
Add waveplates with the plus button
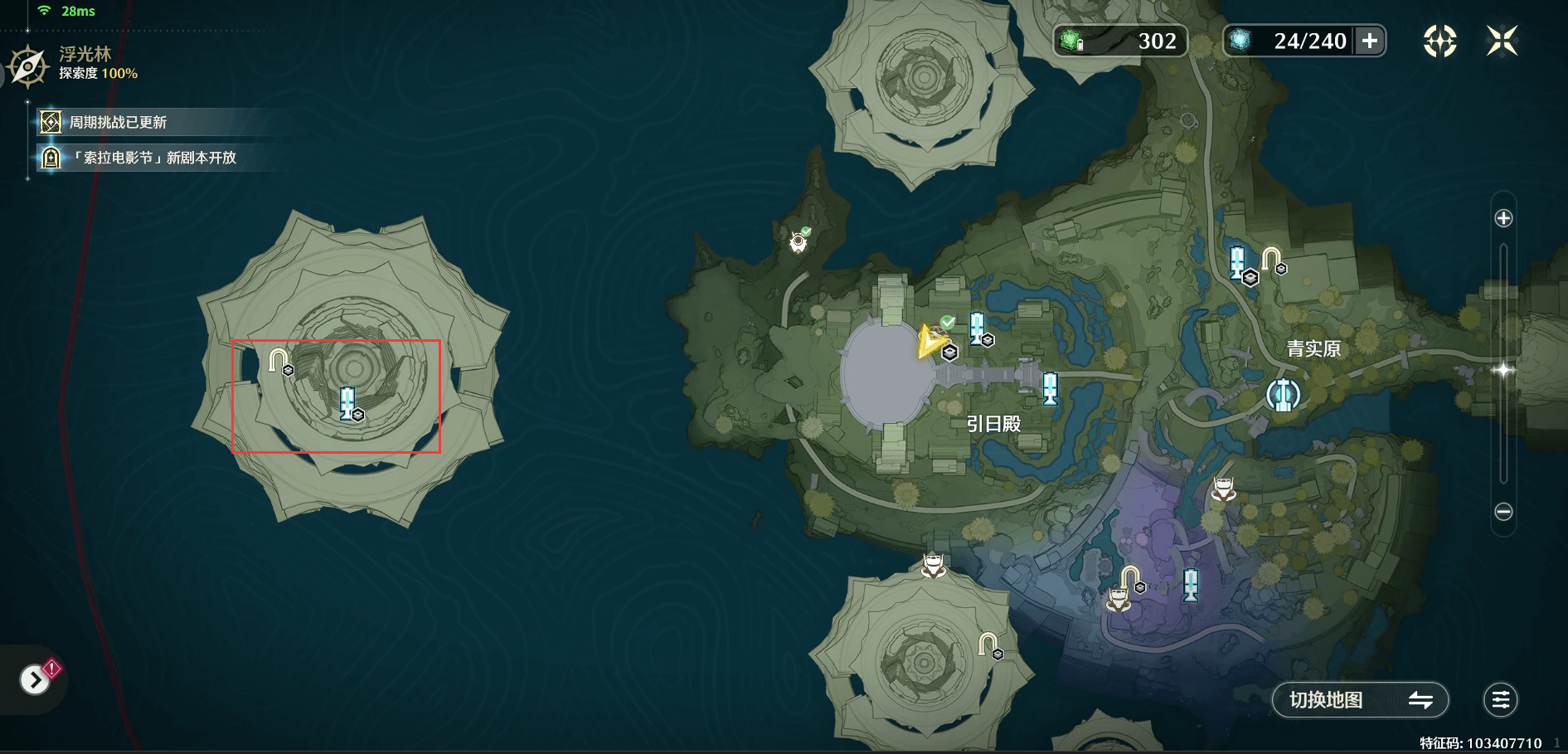click(x=1370, y=41)
